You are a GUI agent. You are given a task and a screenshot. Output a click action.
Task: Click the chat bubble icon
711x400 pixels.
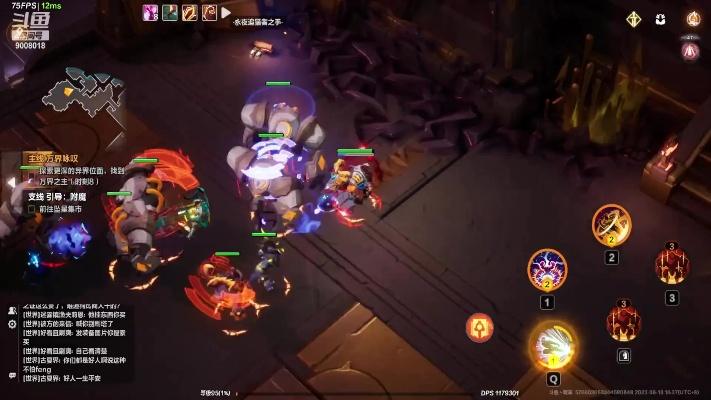pos(12,375)
